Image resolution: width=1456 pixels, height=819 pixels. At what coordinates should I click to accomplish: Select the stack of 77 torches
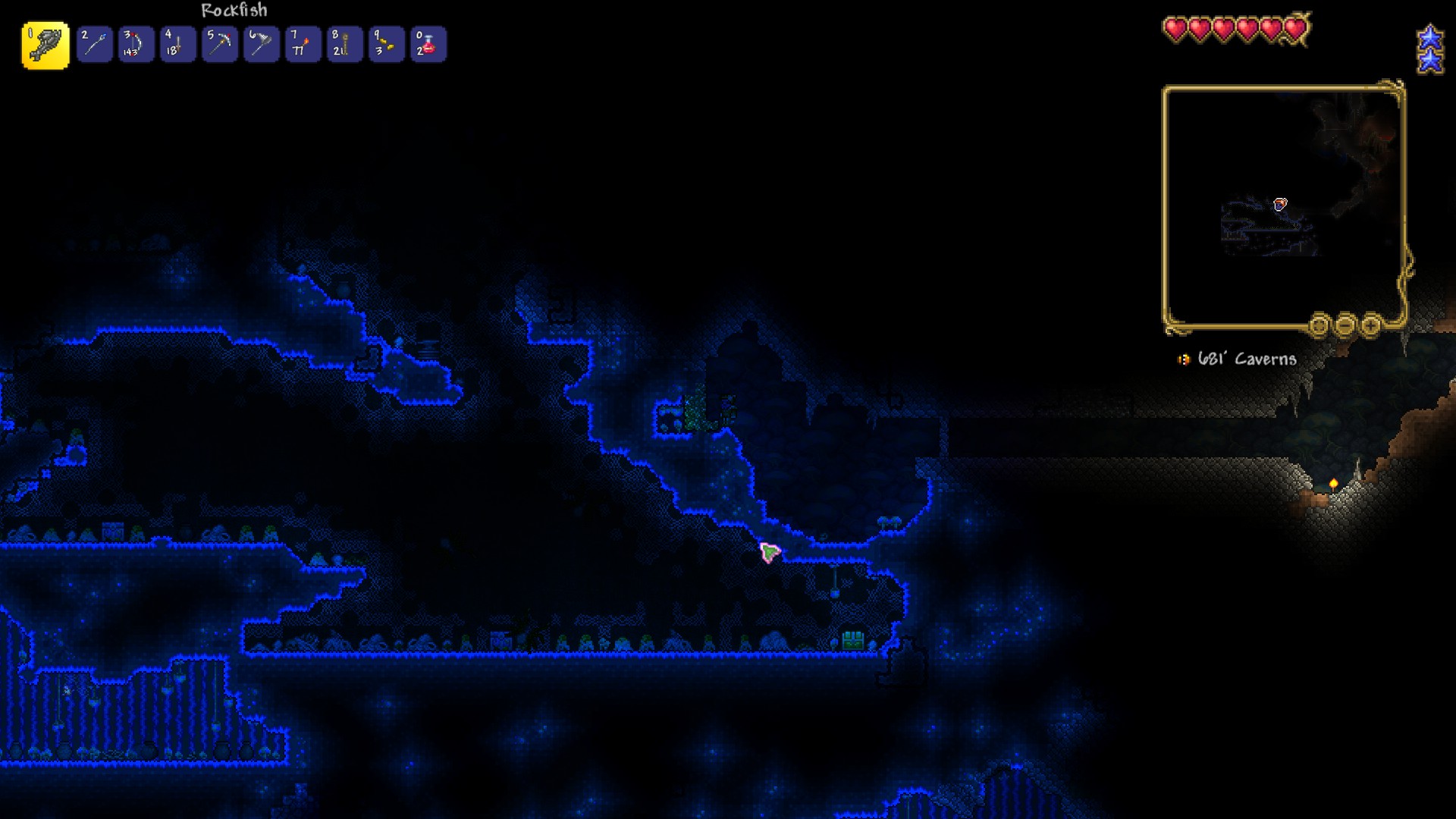point(303,43)
